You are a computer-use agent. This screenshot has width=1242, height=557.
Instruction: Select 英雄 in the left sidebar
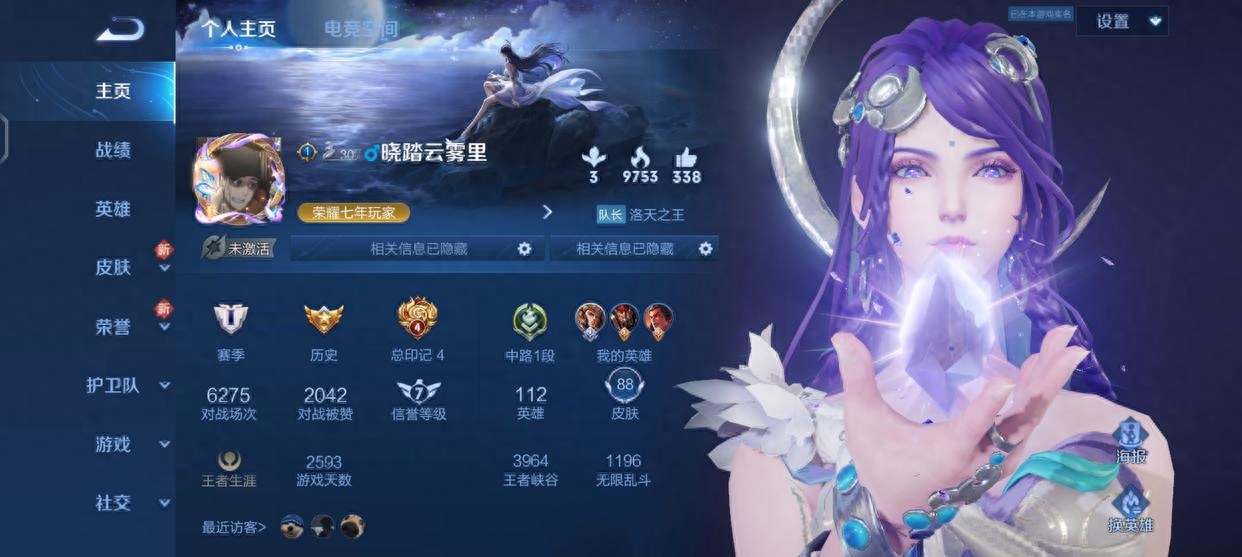pyautogui.click(x=113, y=209)
